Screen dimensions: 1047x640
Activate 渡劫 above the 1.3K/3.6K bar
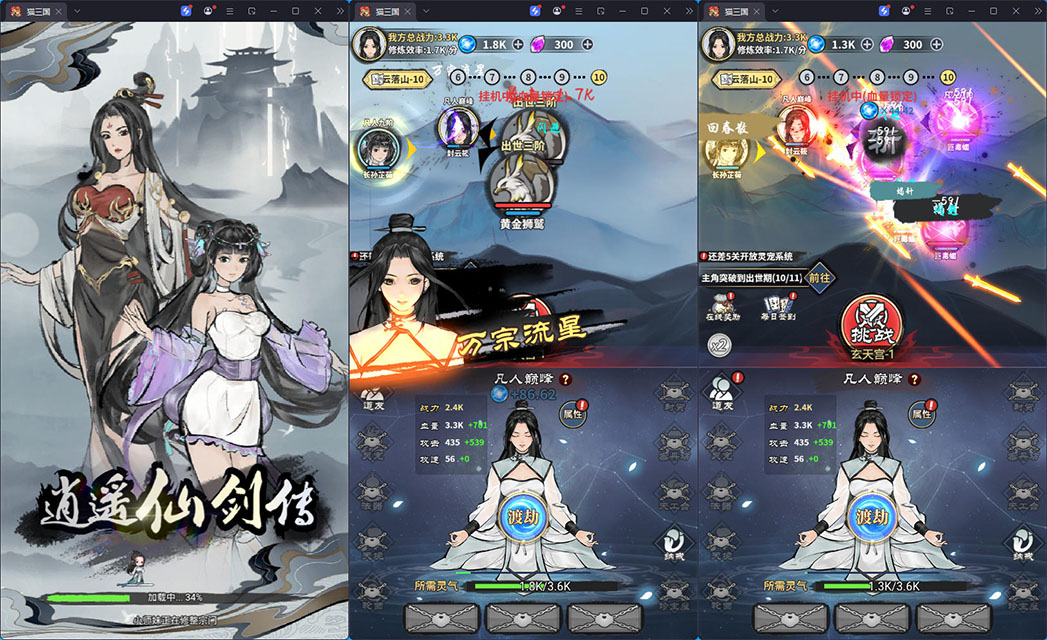(873, 516)
